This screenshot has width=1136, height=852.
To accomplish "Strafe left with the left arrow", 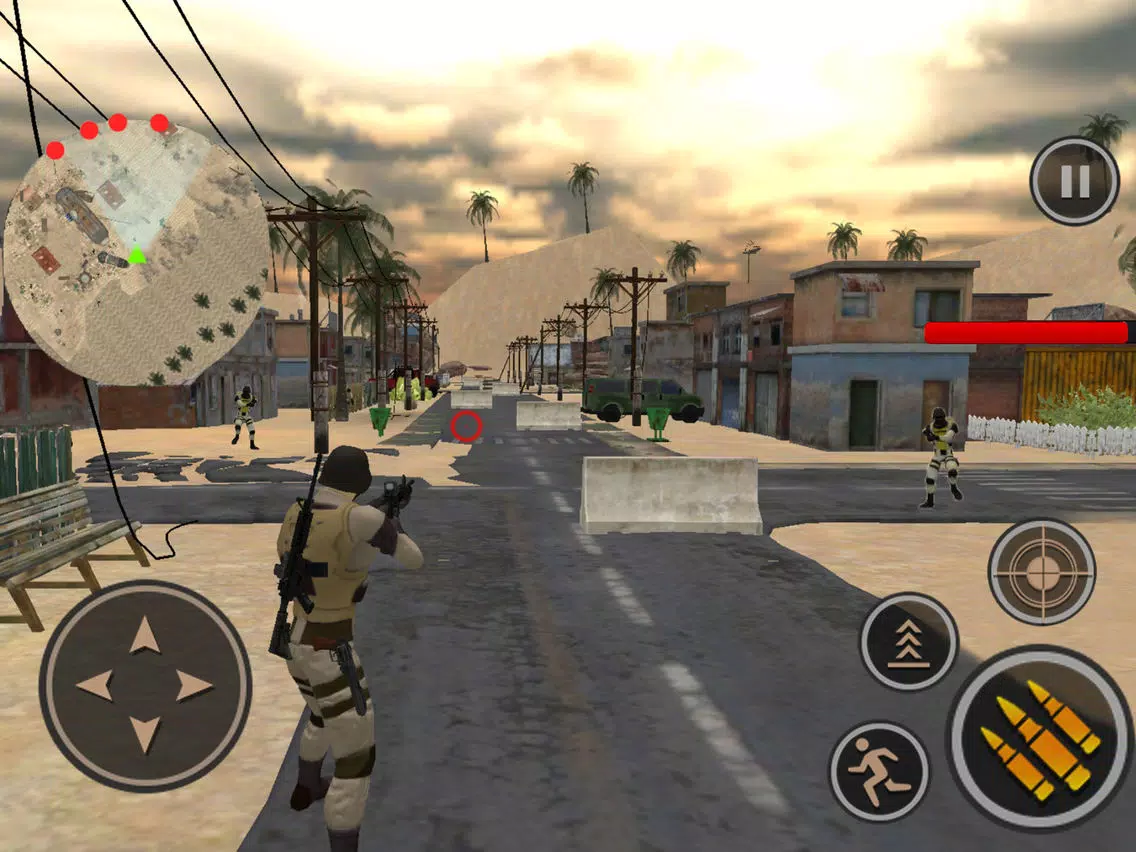I will 95,685.
